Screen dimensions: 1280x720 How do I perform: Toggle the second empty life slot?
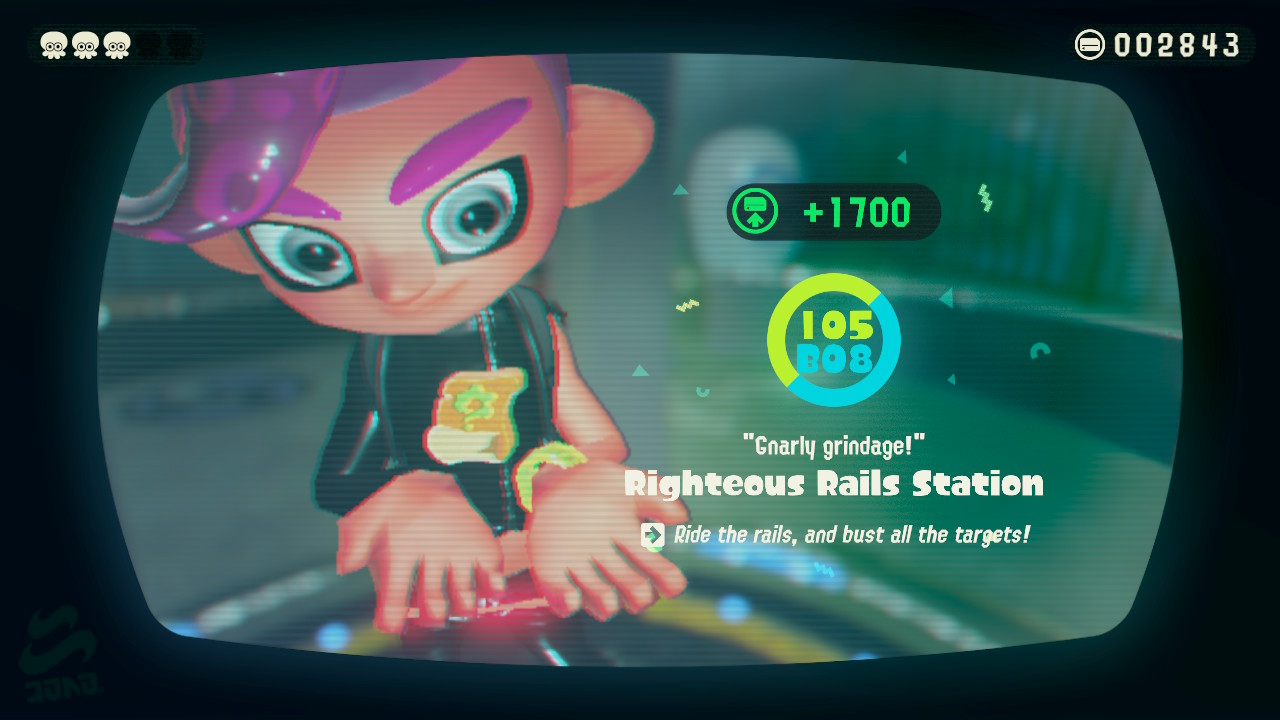pos(178,45)
